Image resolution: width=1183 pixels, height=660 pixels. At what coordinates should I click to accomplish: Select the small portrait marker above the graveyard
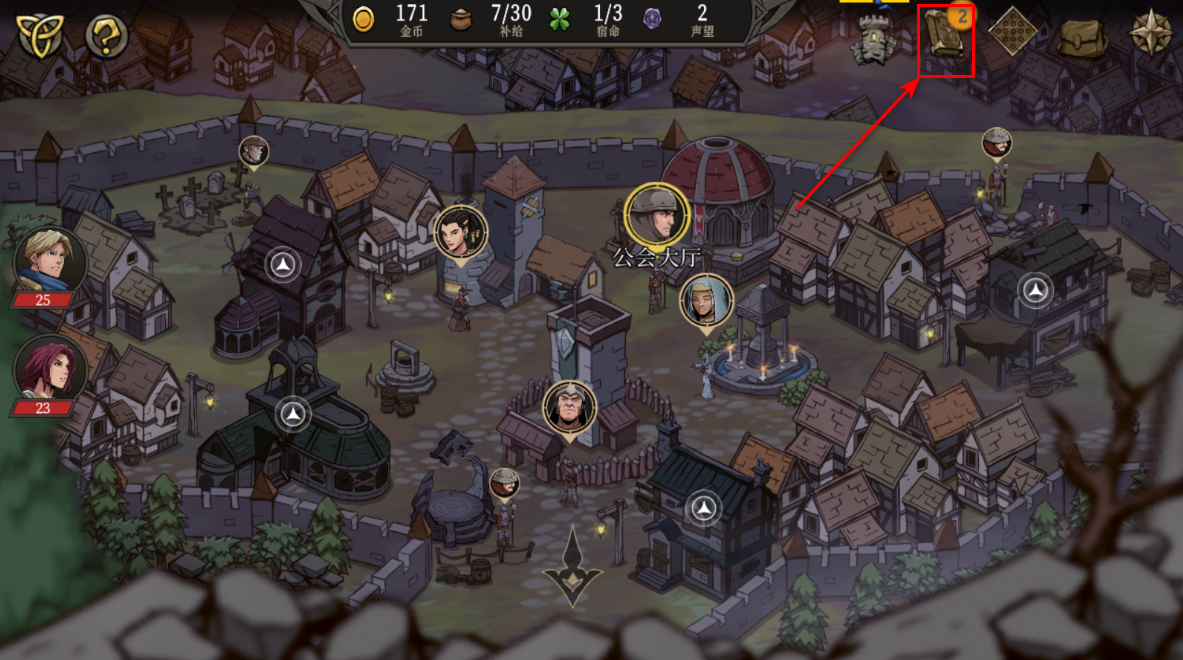254,152
